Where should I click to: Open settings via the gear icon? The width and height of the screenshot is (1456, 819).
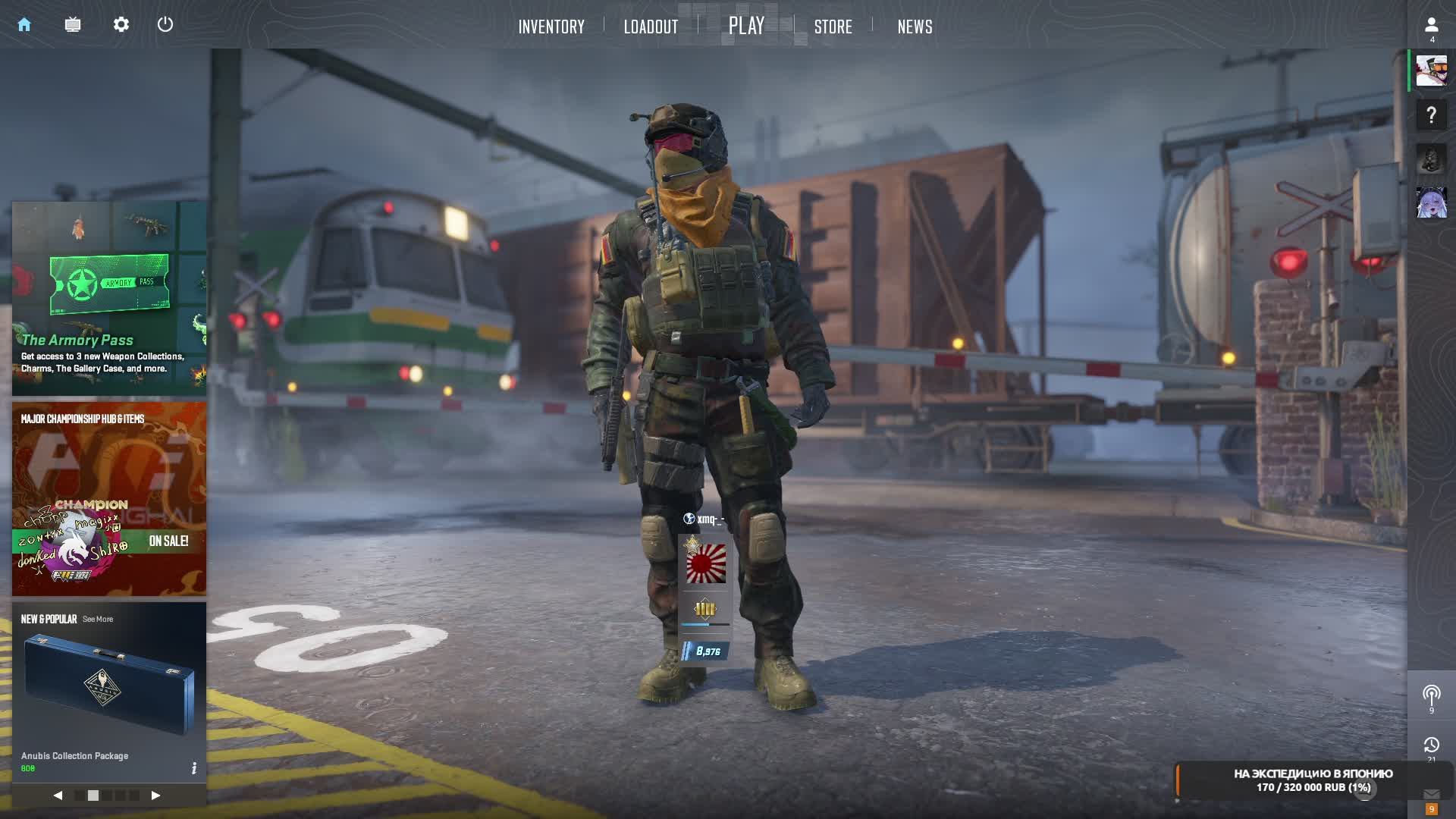pos(121,24)
